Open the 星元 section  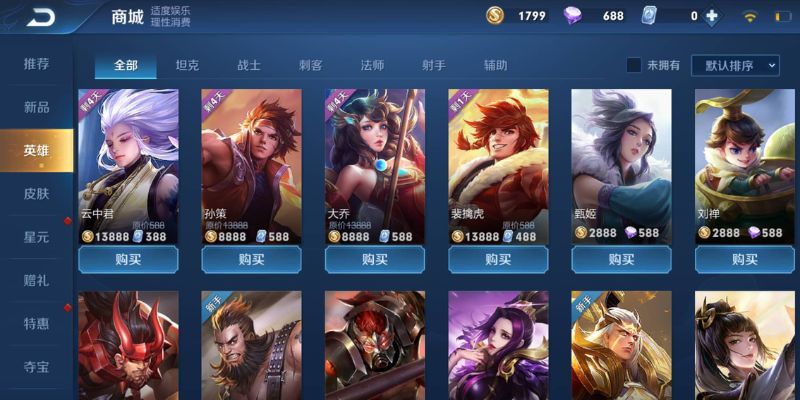[37, 237]
